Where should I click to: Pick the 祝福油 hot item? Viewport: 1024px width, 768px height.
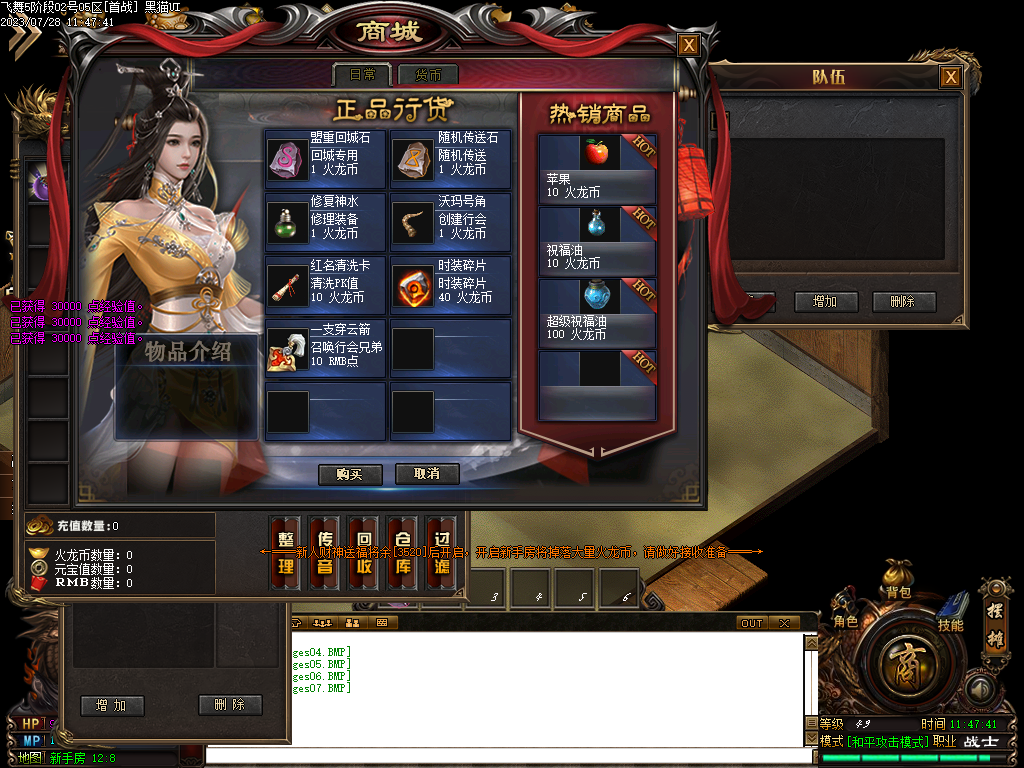click(x=597, y=240)
